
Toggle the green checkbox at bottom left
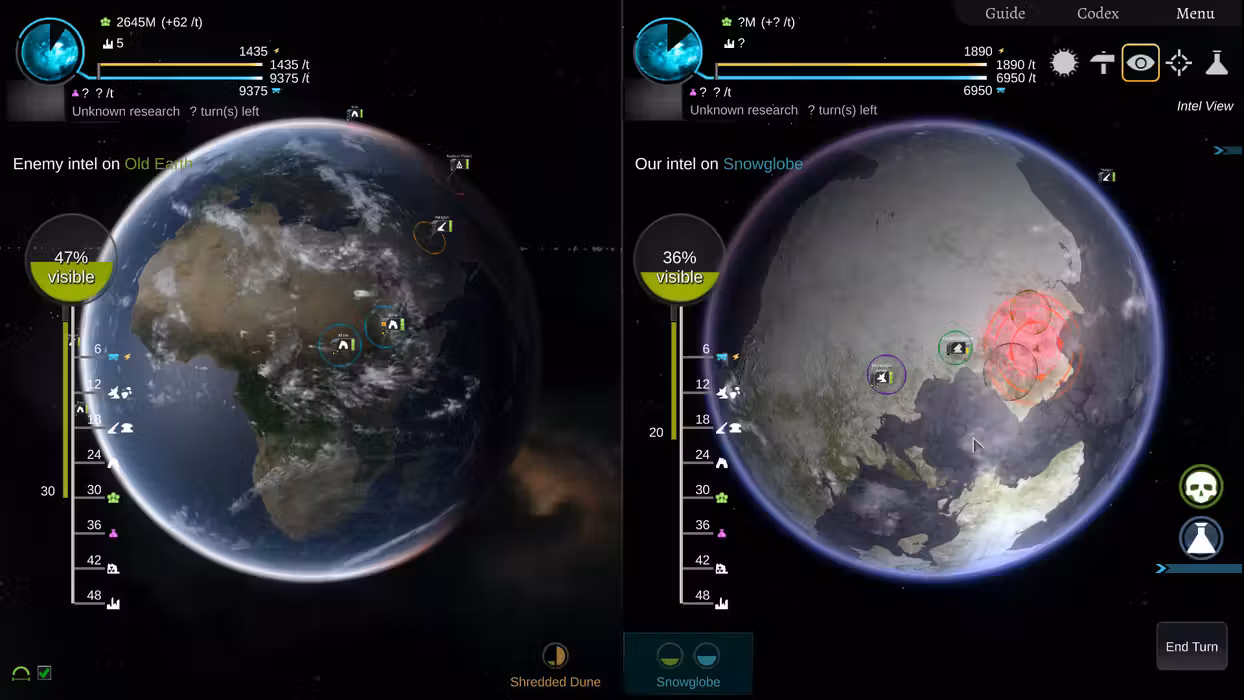tap(44, 673)
